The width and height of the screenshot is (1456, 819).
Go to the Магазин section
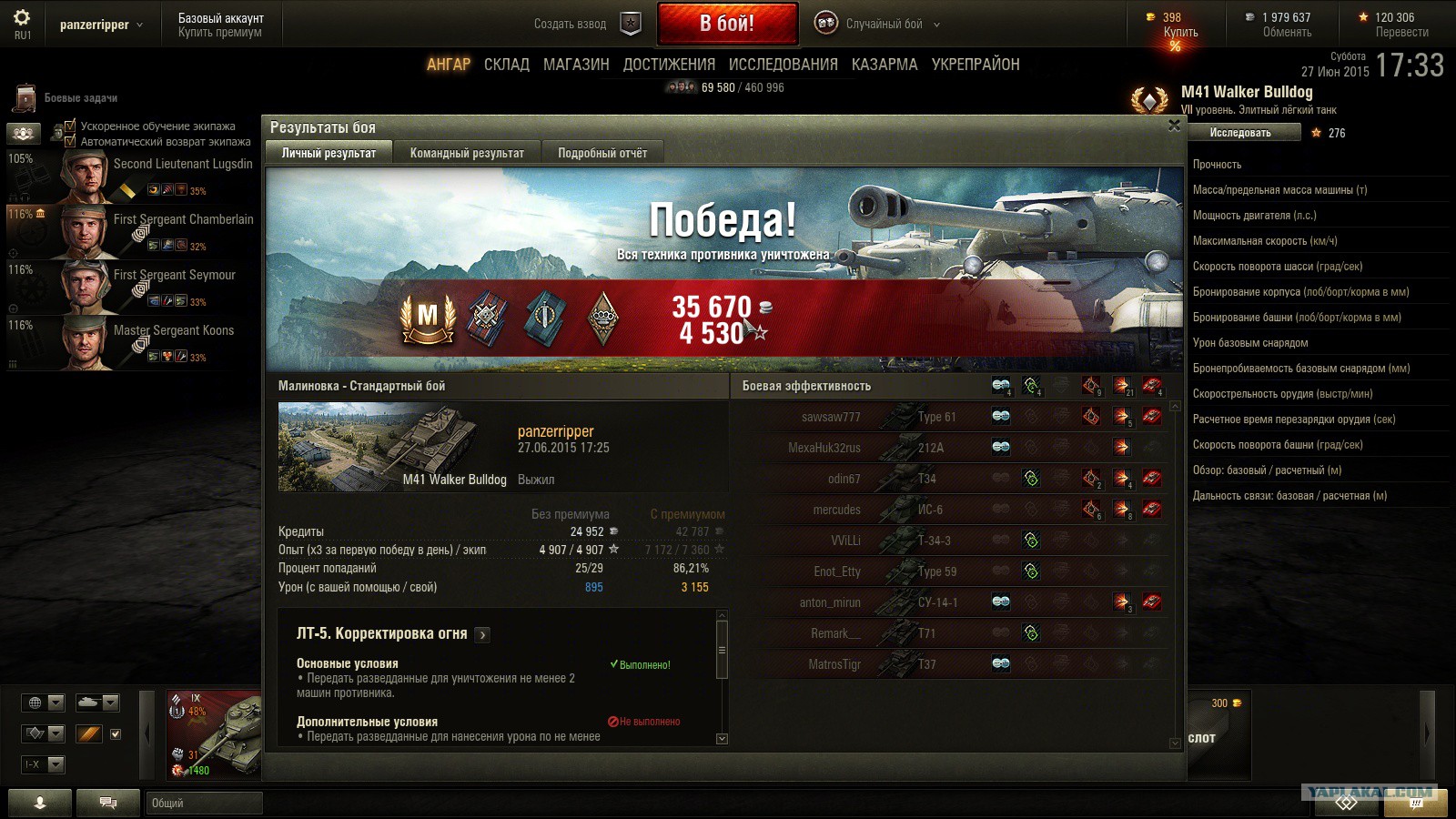coord(576,65)
